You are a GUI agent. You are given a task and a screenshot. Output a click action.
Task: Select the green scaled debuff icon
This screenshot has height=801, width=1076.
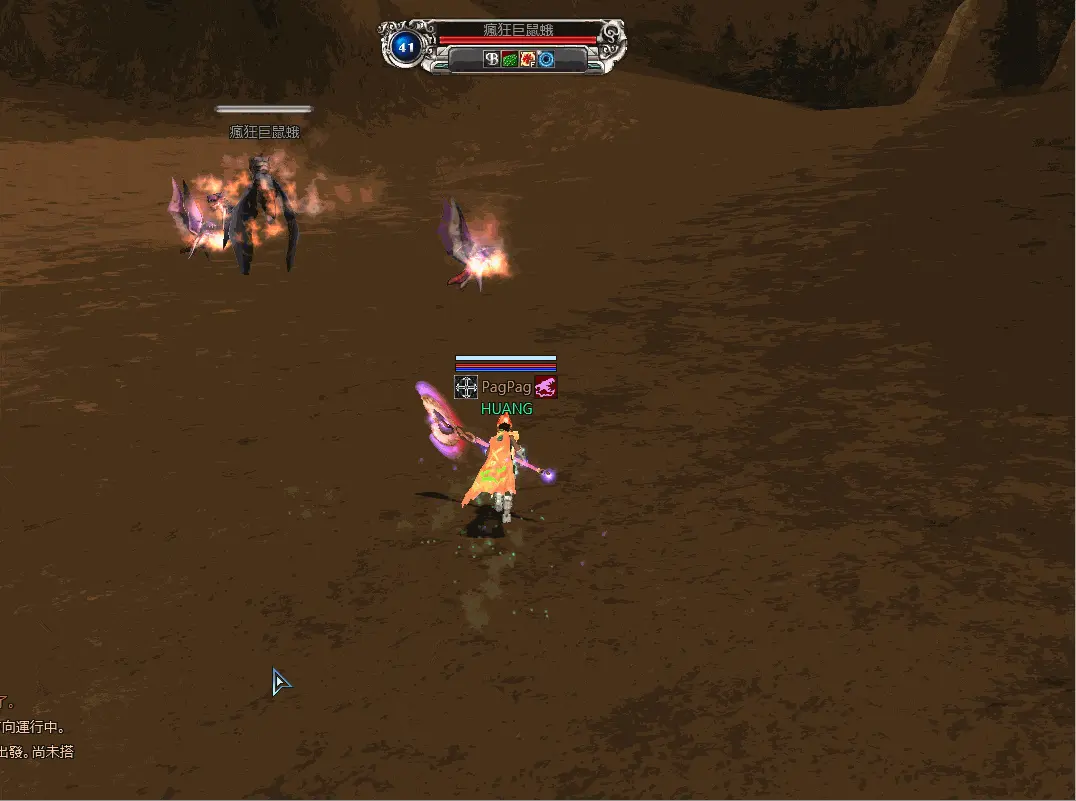[510, 59]
